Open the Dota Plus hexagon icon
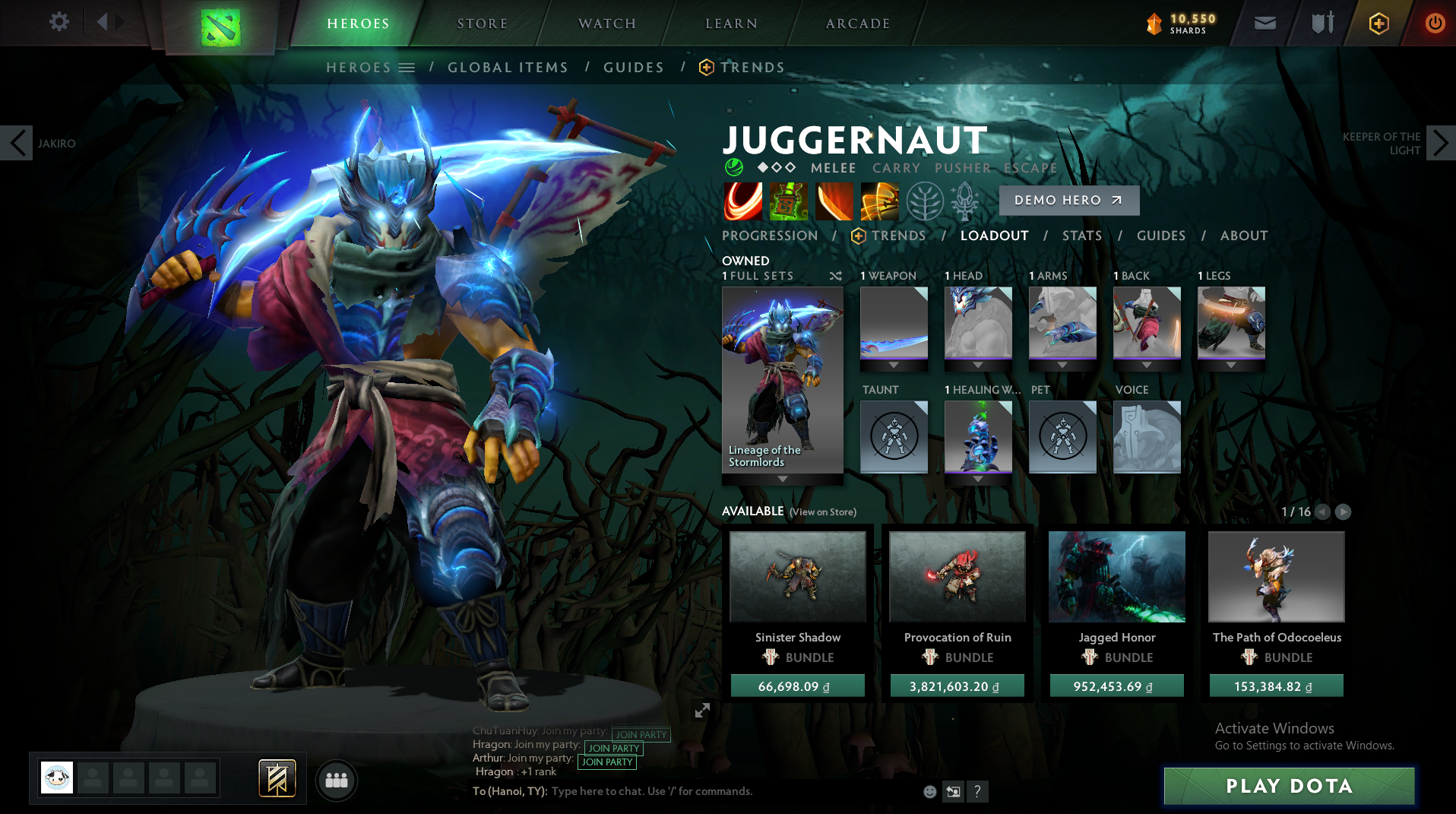The height and width of the screenshot is (814, 1456). point(1378,23)
